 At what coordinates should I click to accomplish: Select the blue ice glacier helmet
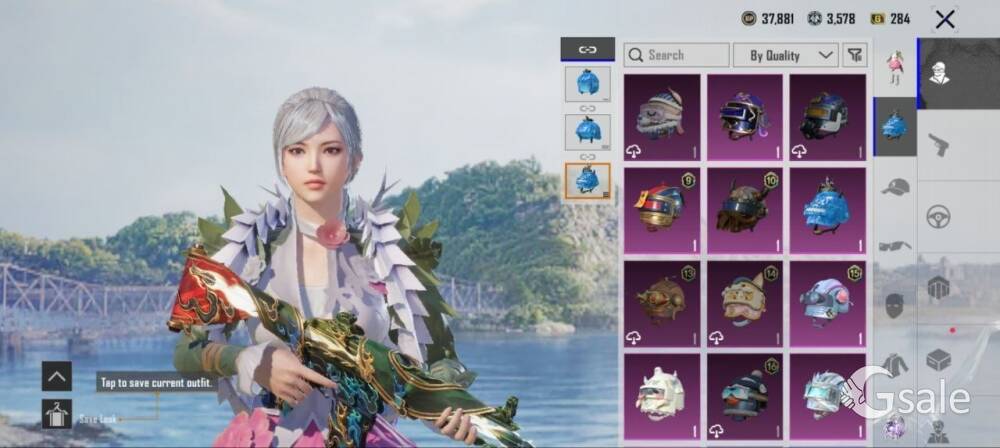(x=827, y=211)
